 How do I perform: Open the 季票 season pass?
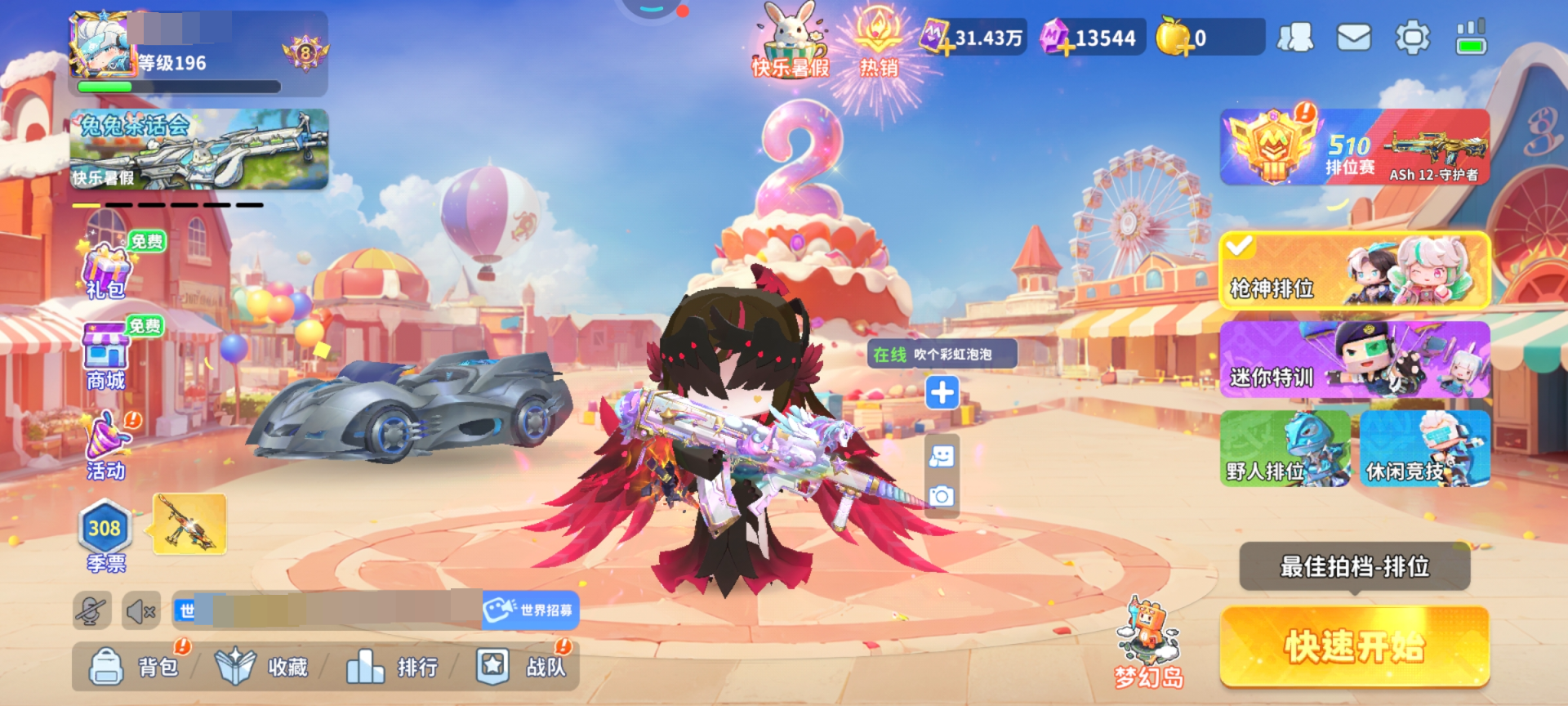click(x=105, y=535)
